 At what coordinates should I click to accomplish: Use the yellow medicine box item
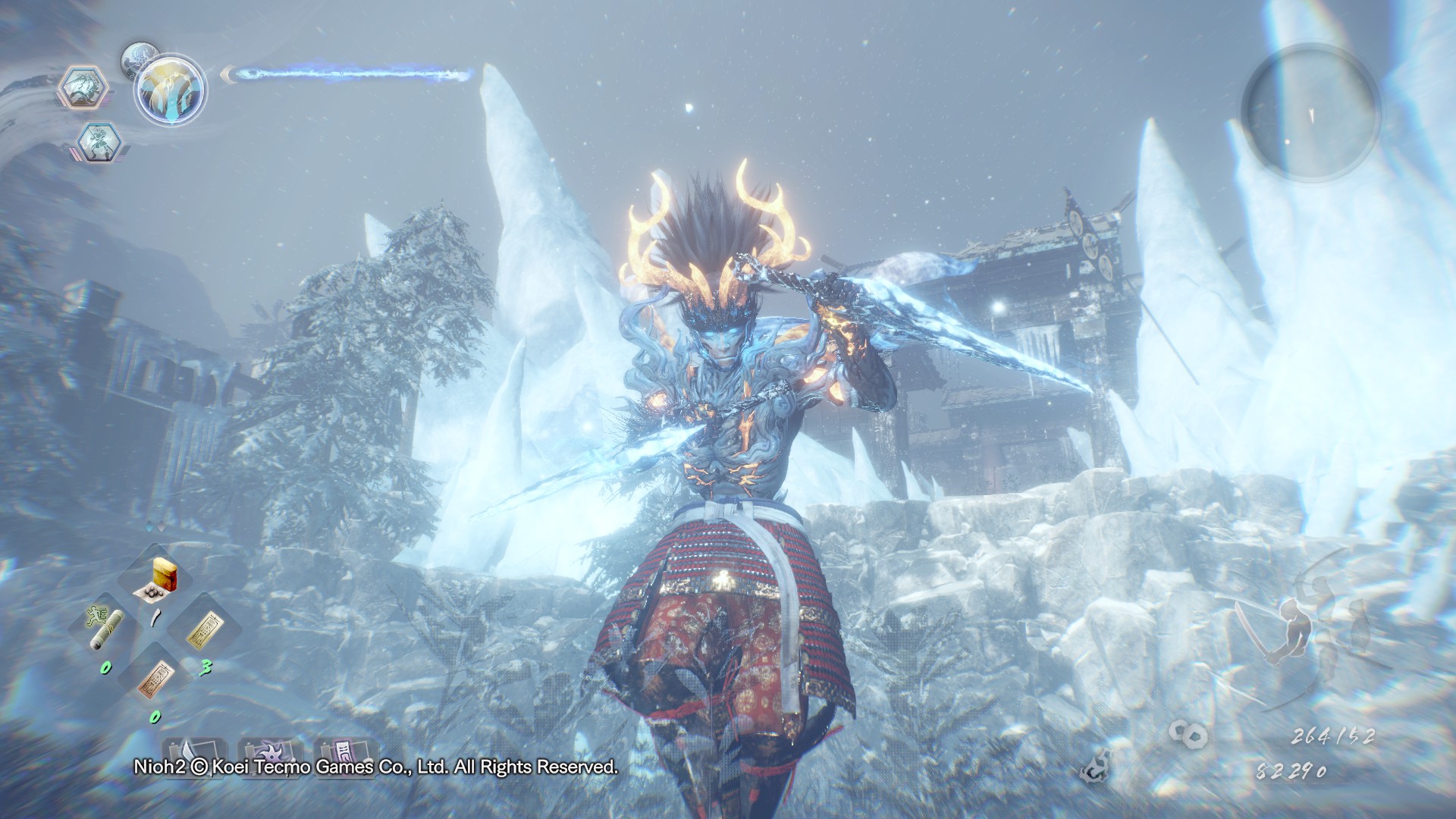pos(158,579)
